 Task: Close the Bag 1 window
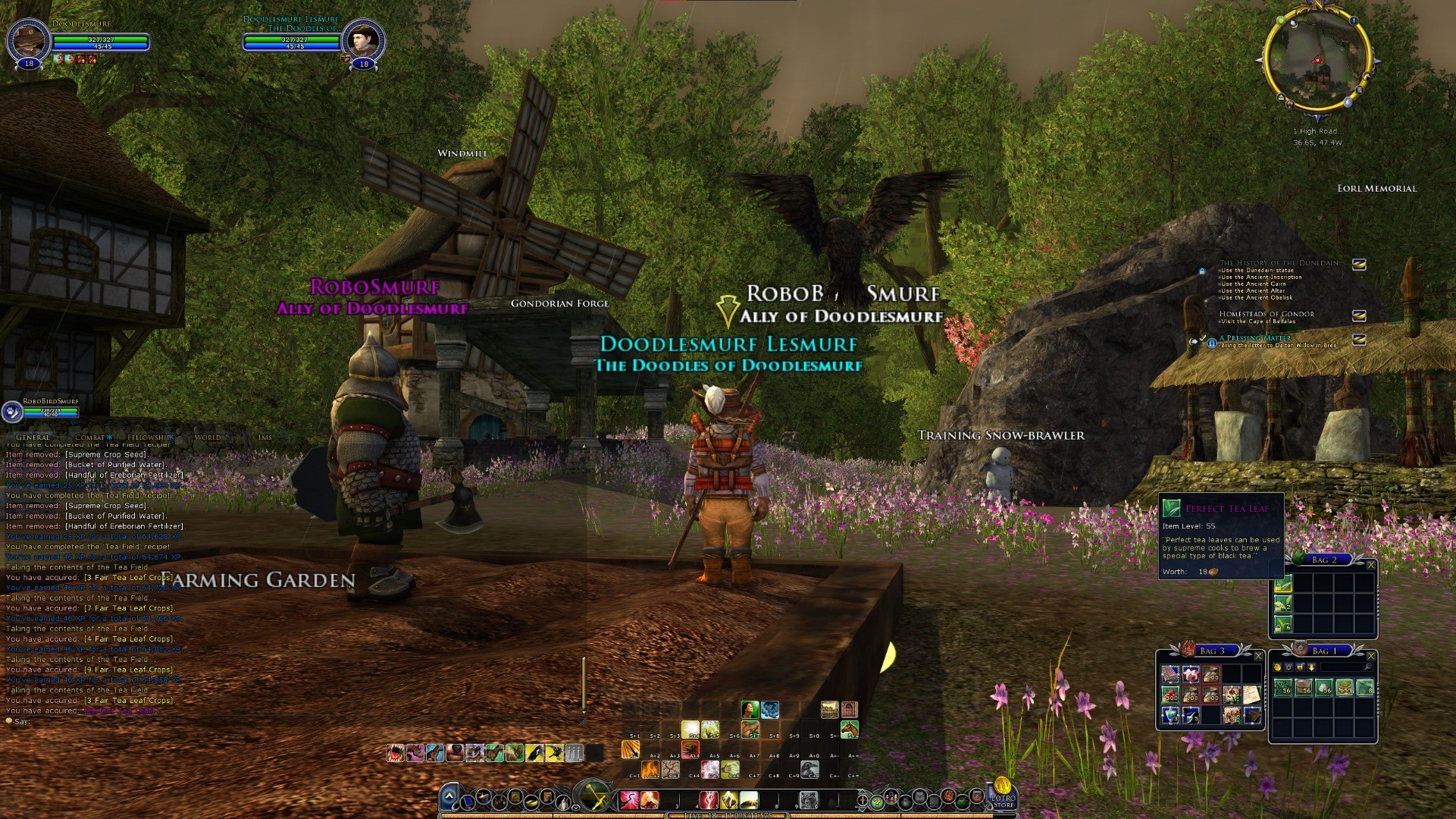[1370, 656]
